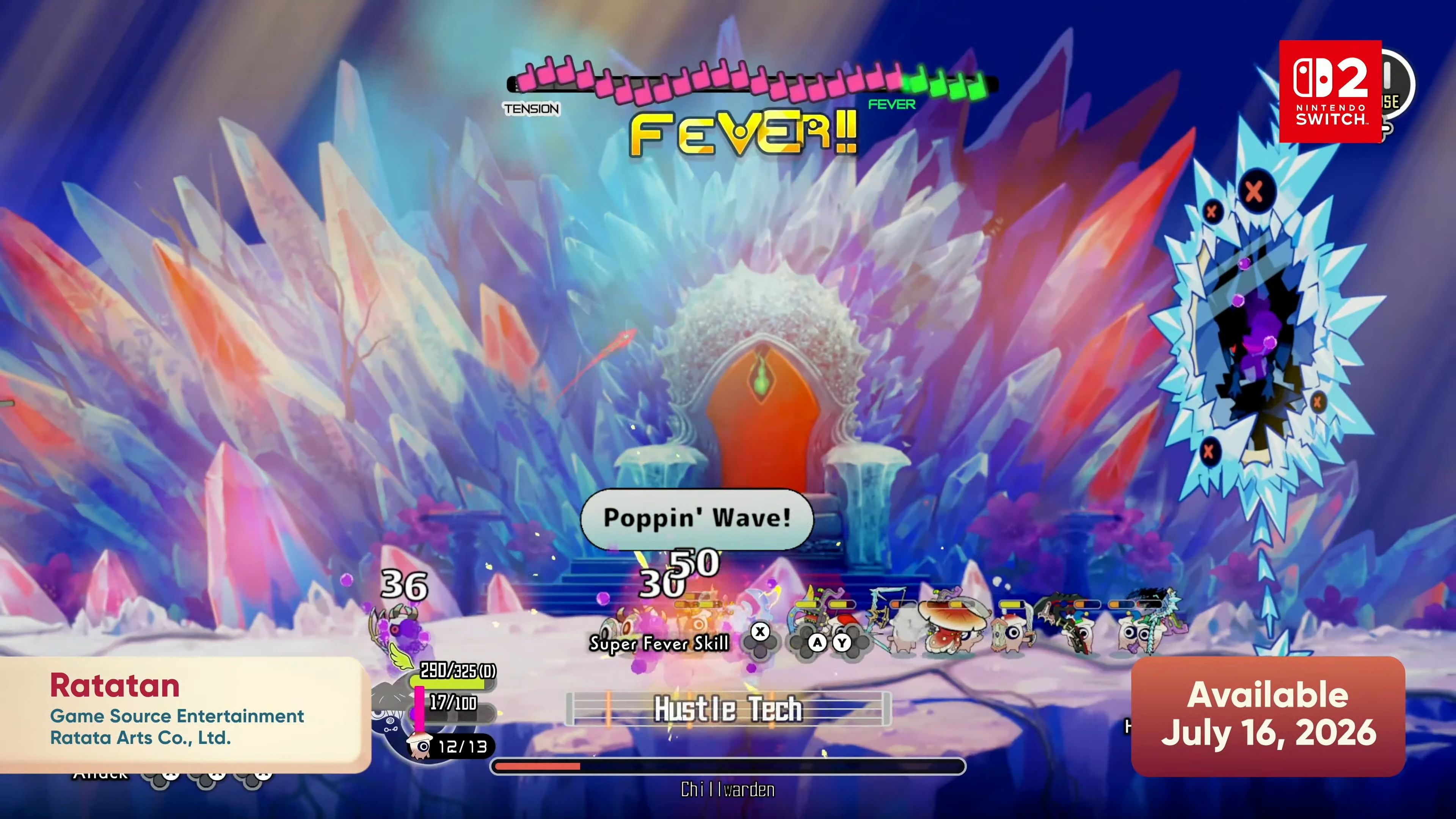The height and width of the screenshot is (819, 1456).
Task: Tap the Y button prompt icon
Action: 843,643
